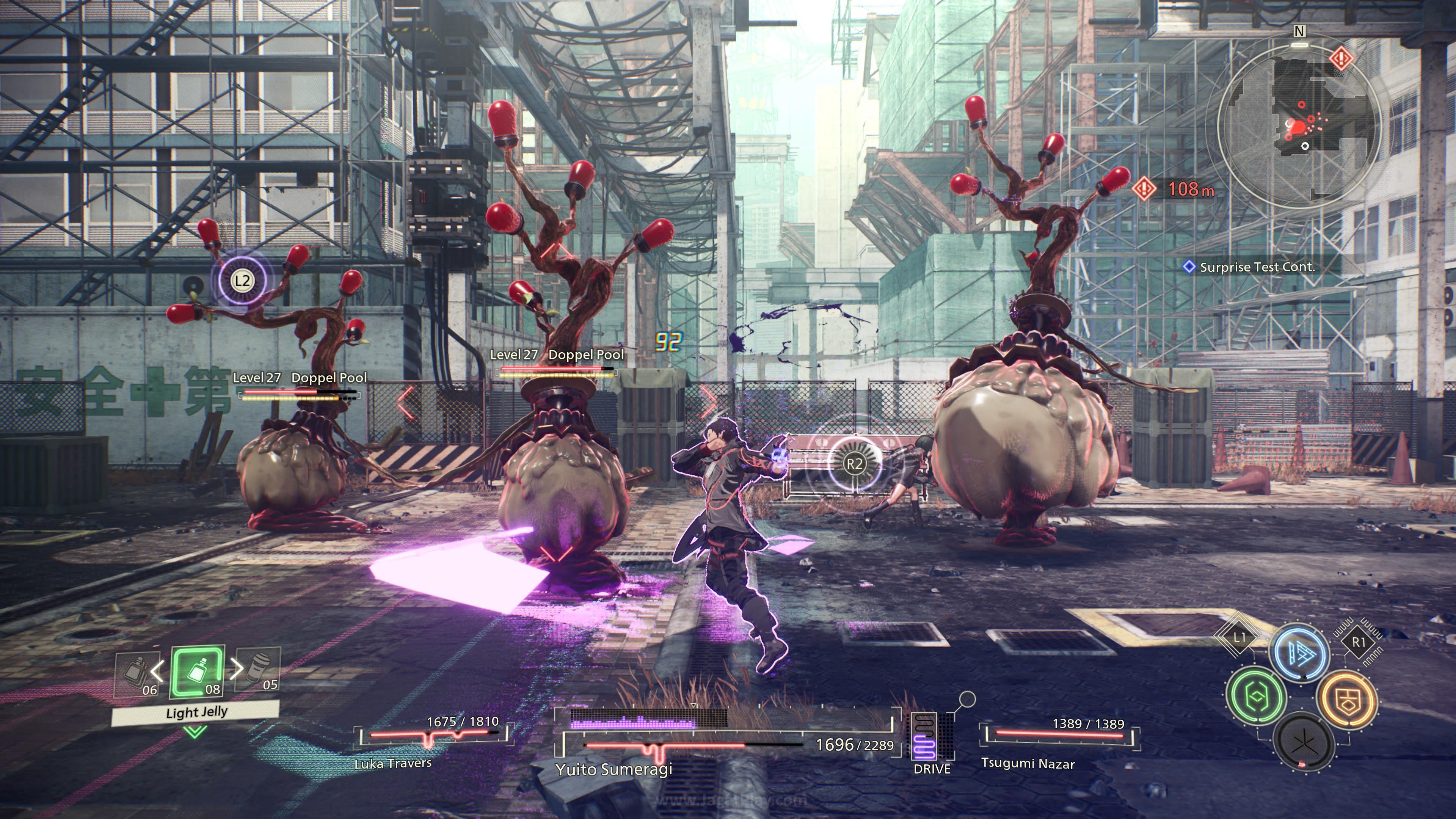Viewport: 1456px width, 819px height.
Task: Cycle items with the right arrow
Action: coord(237,668)
